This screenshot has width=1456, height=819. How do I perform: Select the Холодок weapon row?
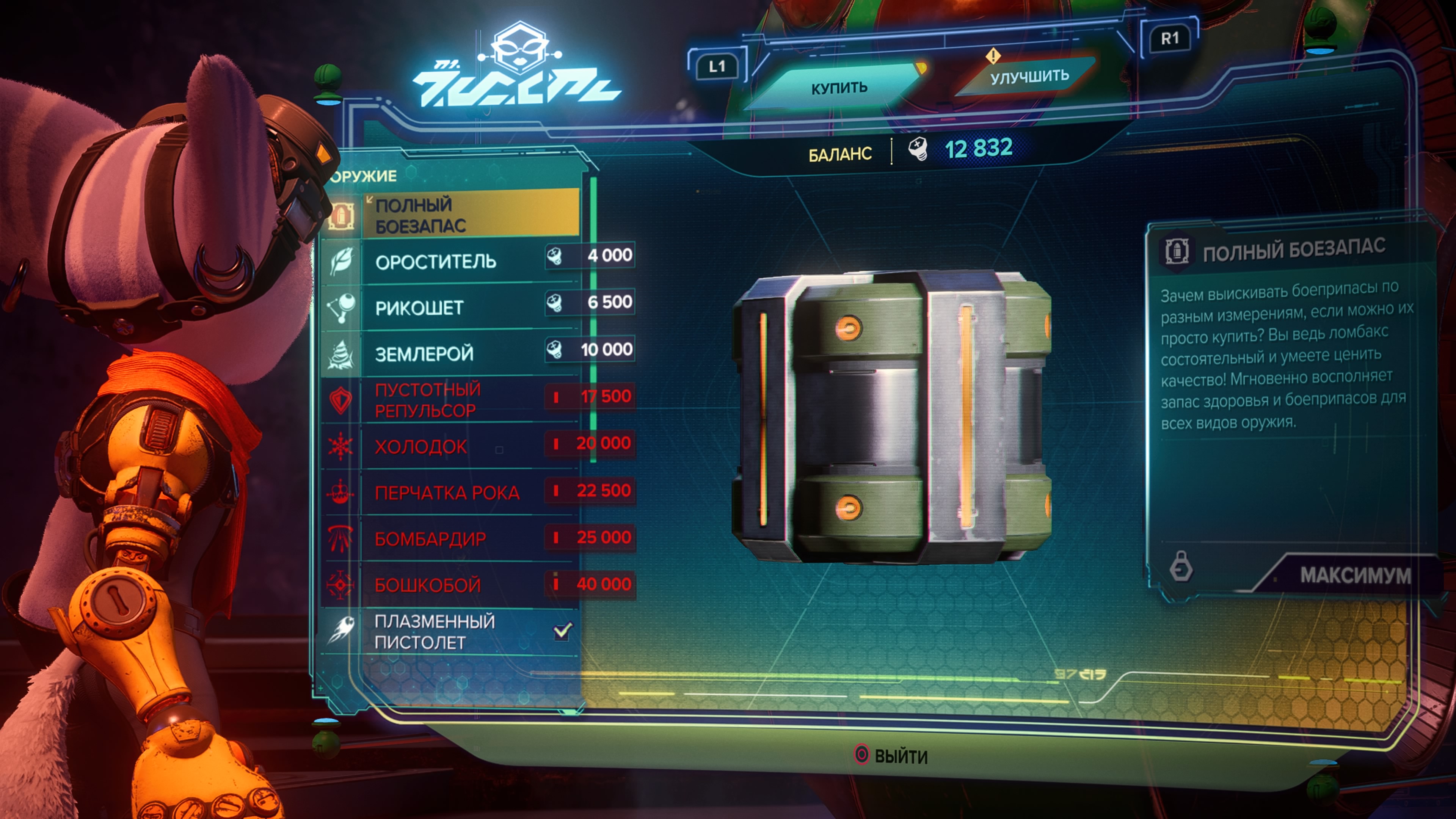pos(452,447)
